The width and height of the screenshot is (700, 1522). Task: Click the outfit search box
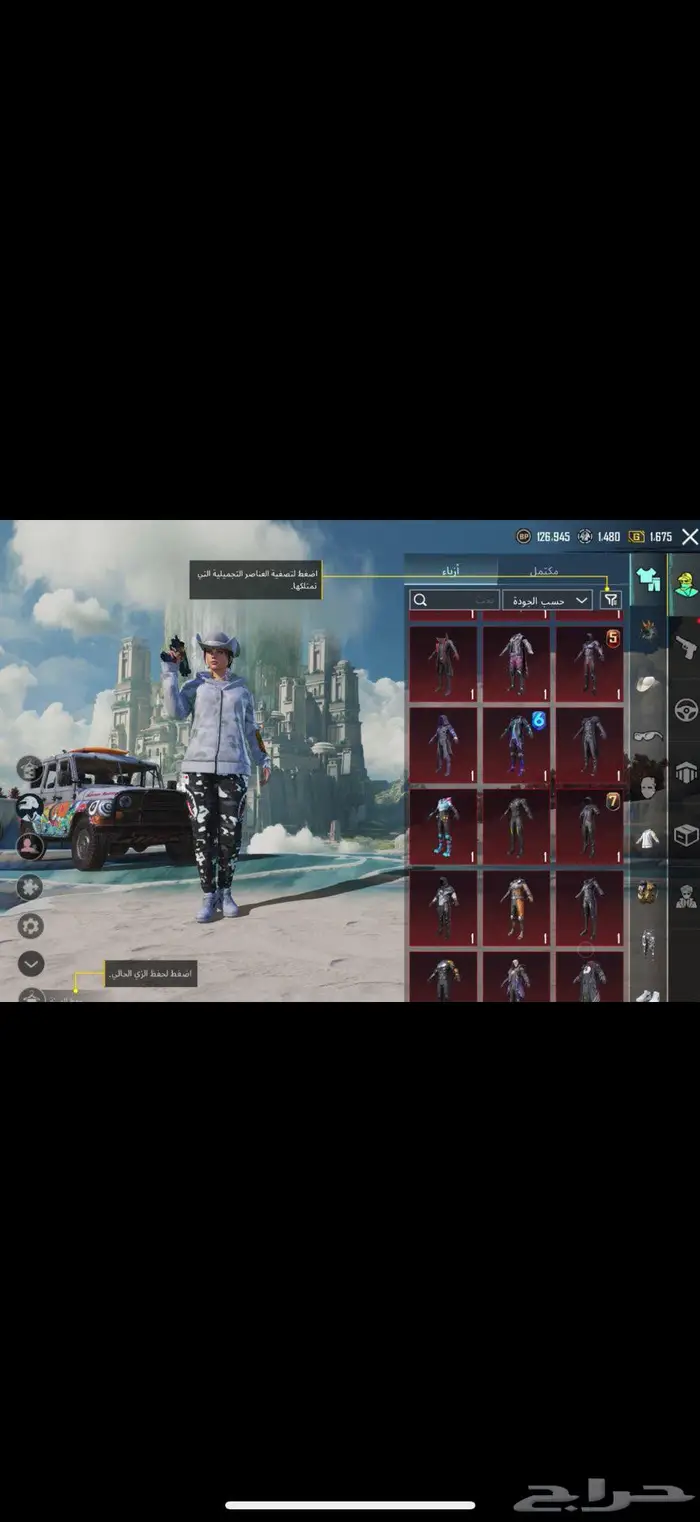point(455,600)
